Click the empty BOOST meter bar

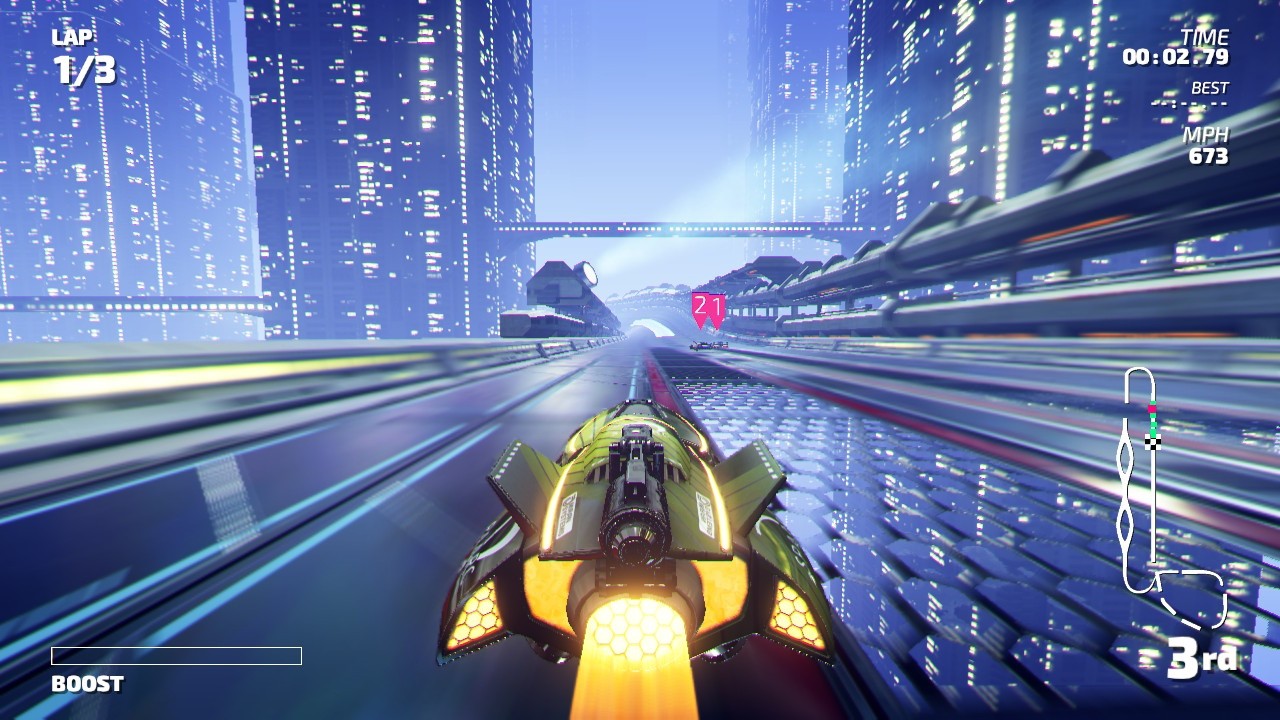coord(174,657)
